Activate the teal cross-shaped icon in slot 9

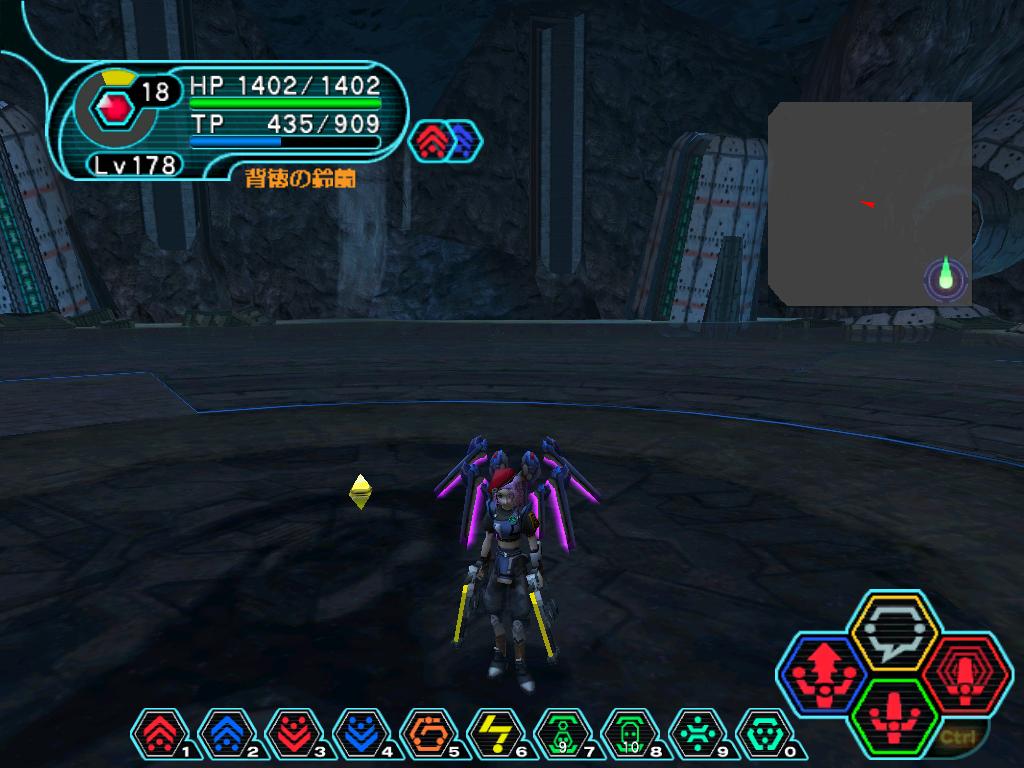click(x=696, y=735)
